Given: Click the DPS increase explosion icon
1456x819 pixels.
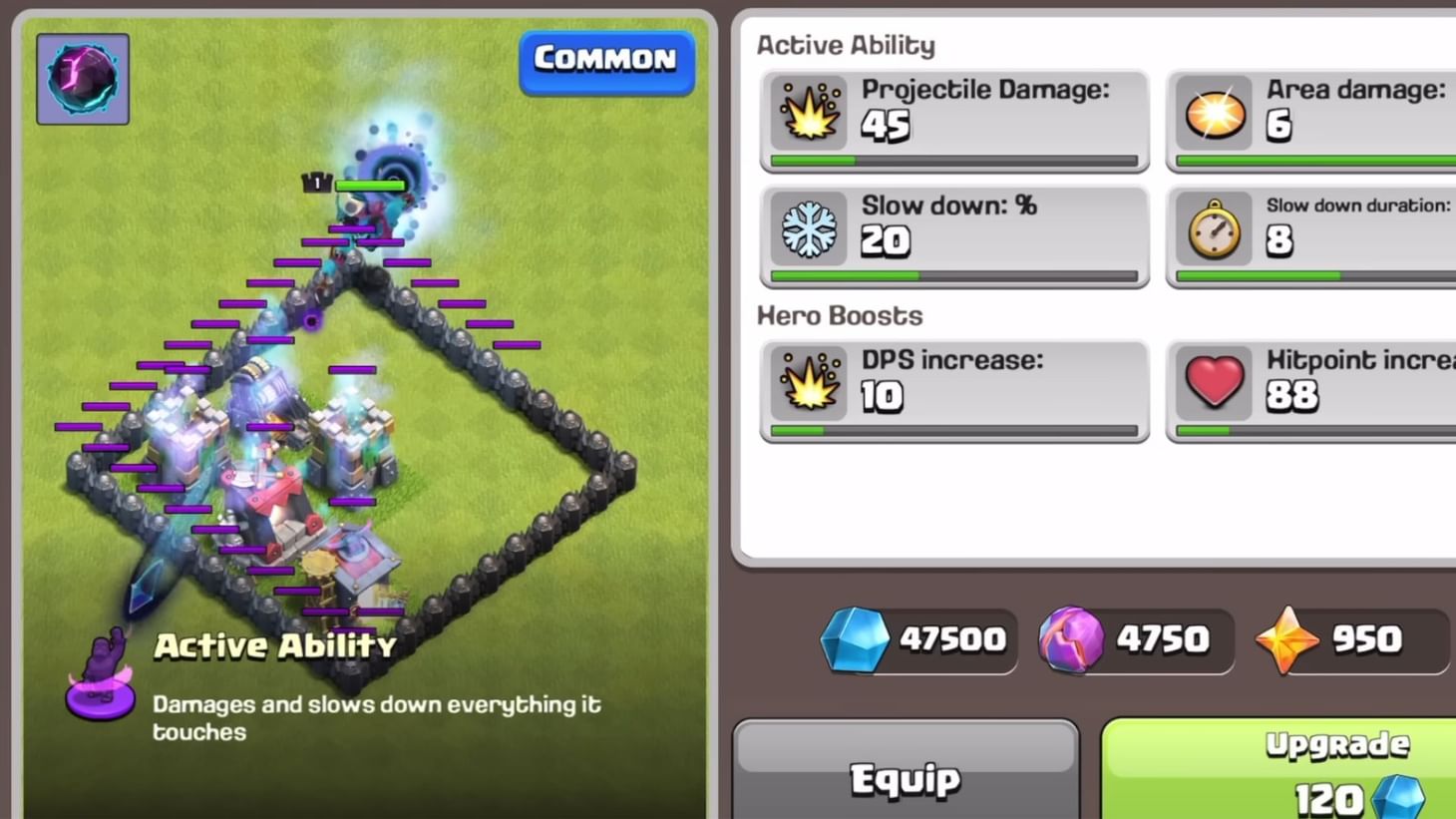Looking at the screenshot, I should [808, 383].
